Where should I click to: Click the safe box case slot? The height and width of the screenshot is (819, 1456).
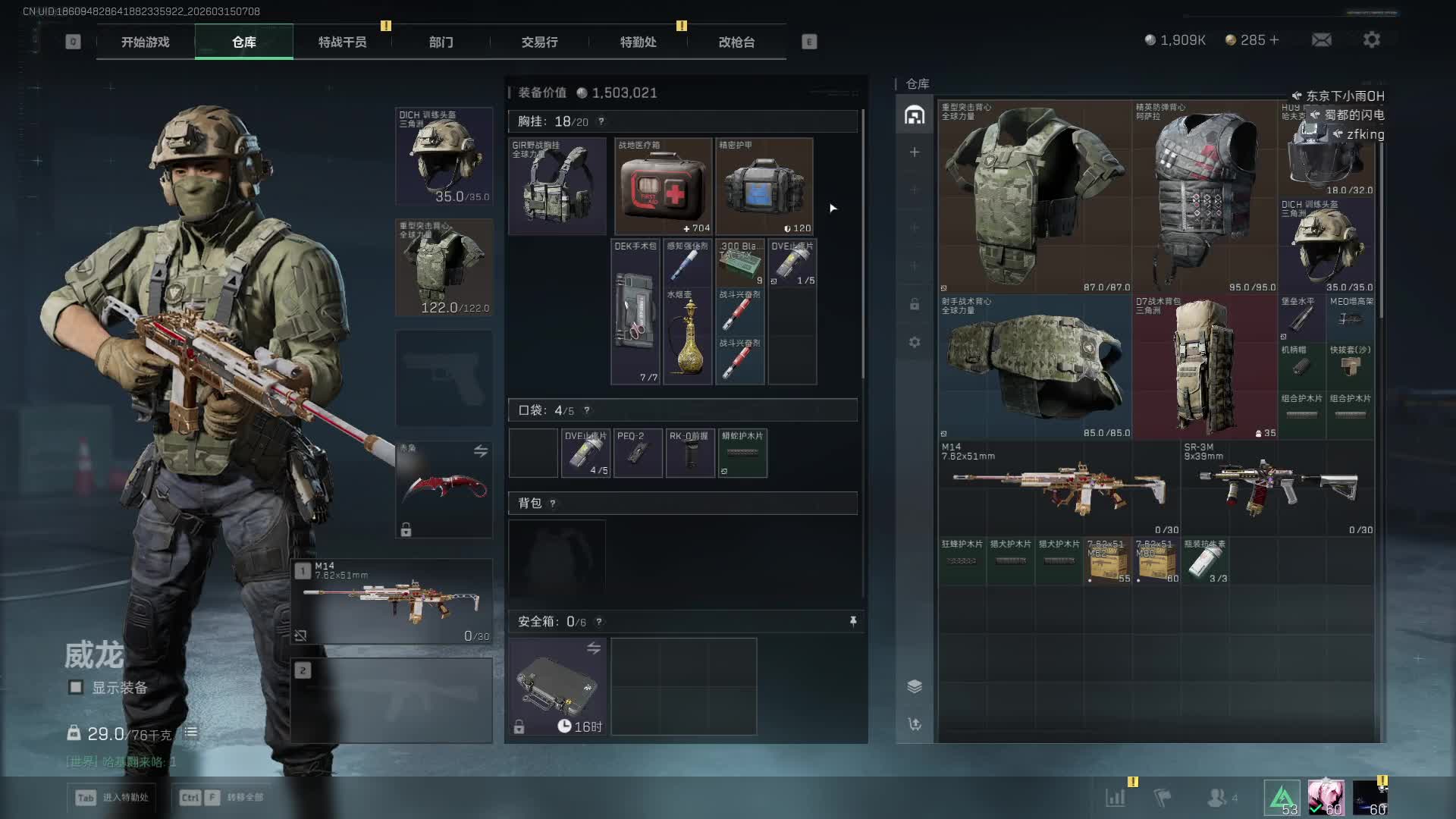(x=557, y=686)
